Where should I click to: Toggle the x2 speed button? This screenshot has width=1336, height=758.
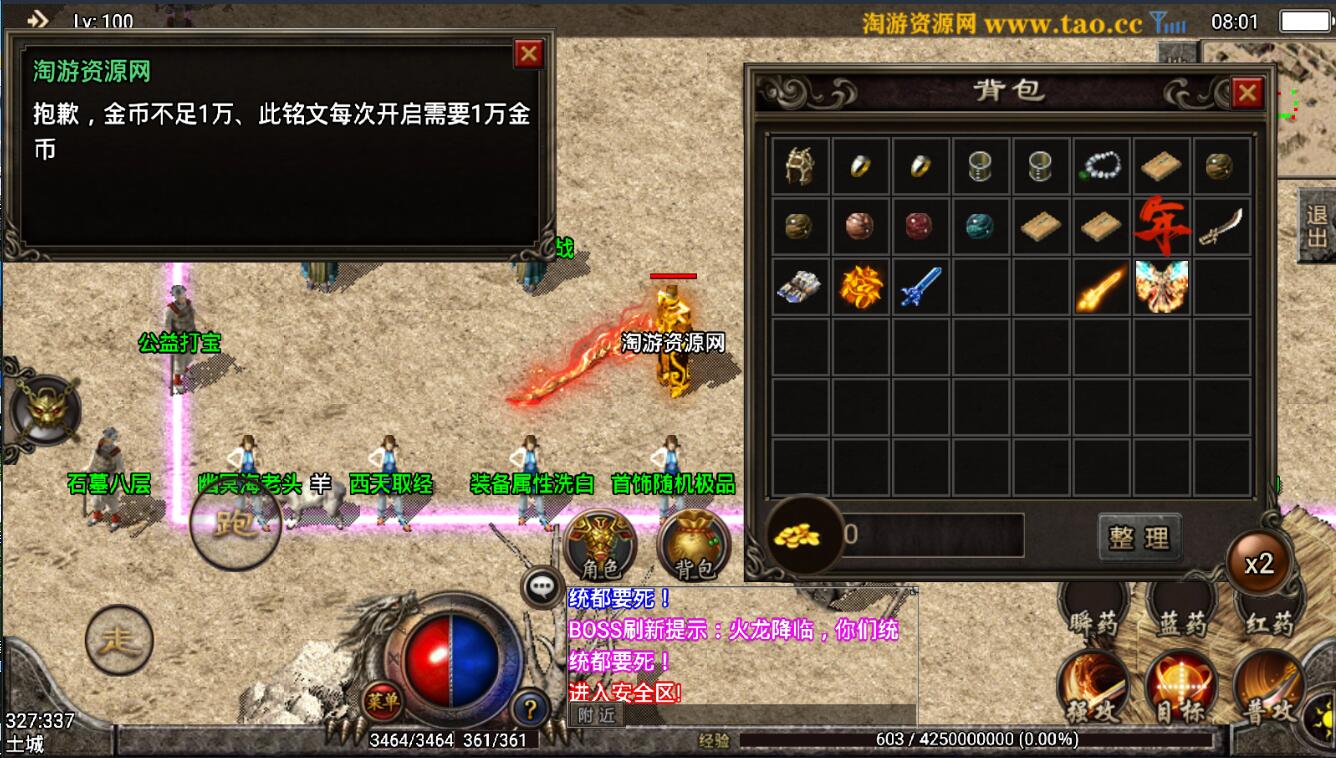[1259, 564]
